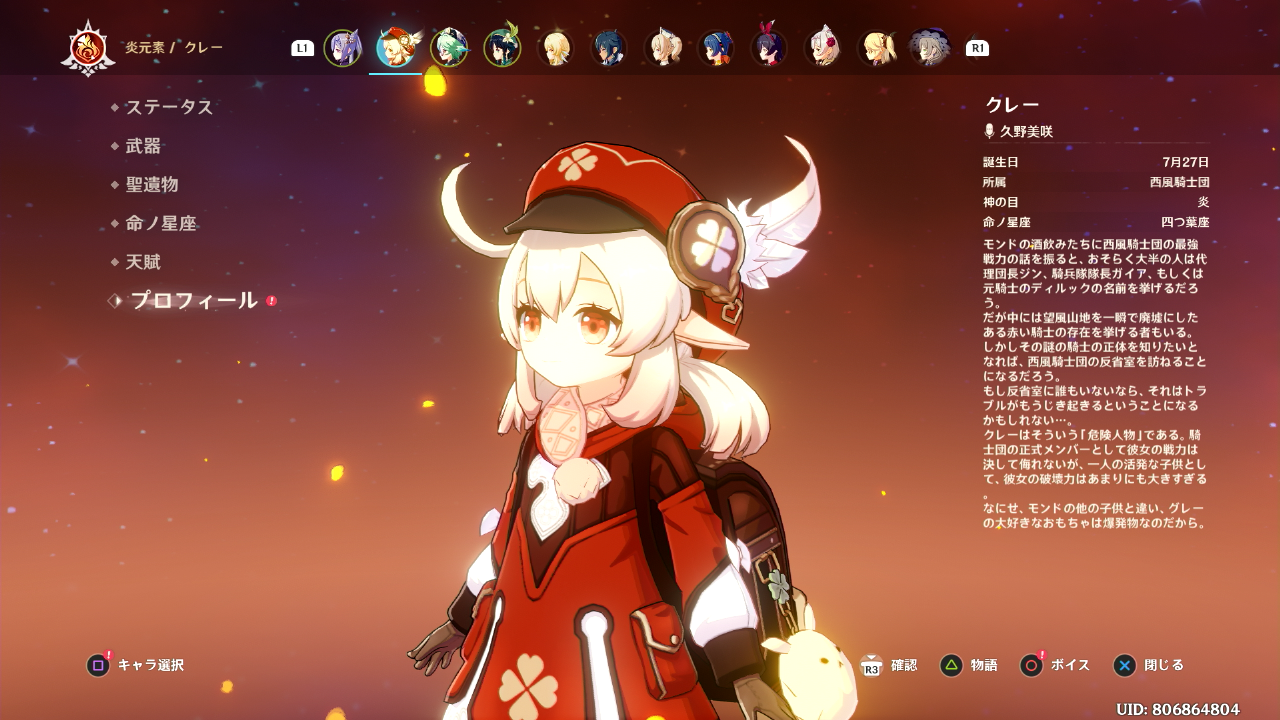Image resolution: width=1280 pixels, height=720 pixels.
Task: Select Klee's highlighted portrait with red hat
Action: (x=396, y=48)
